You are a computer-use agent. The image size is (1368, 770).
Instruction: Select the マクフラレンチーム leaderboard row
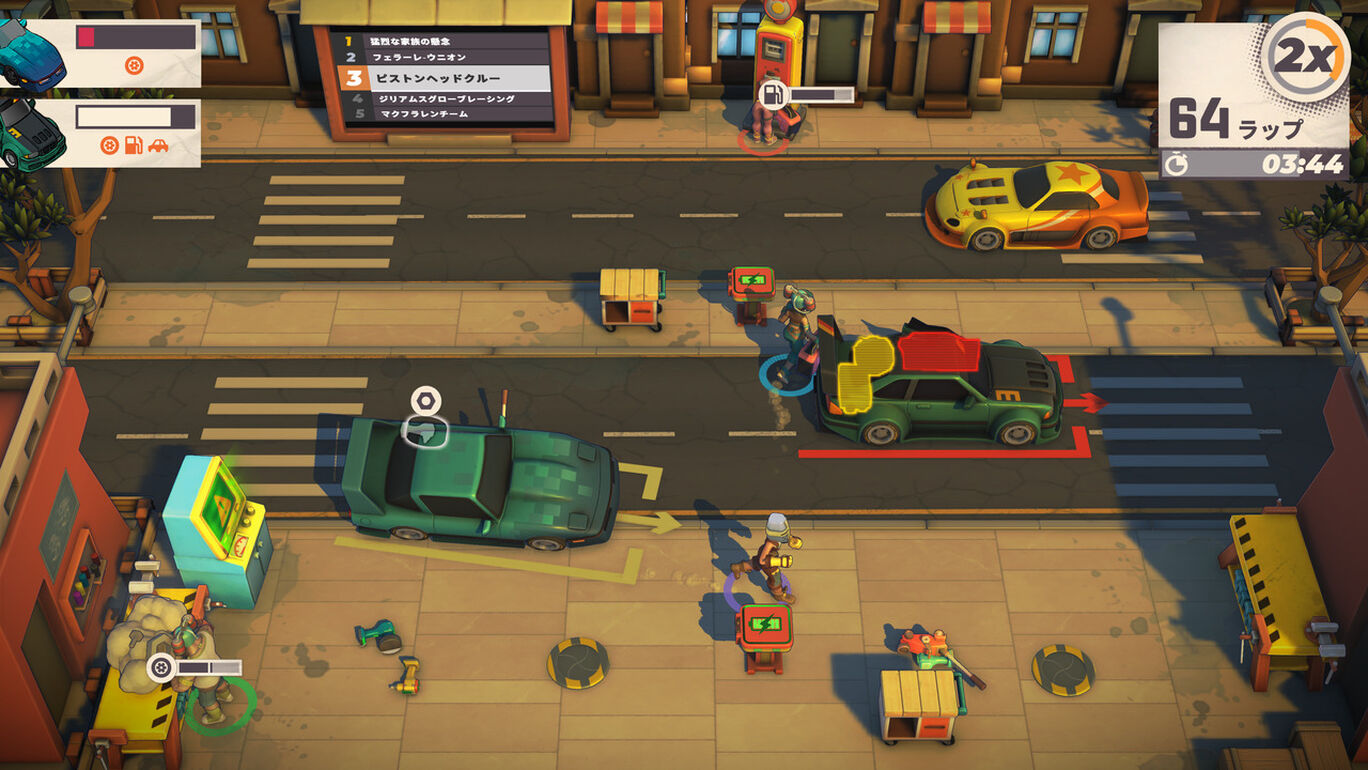(x=445, y=114)
